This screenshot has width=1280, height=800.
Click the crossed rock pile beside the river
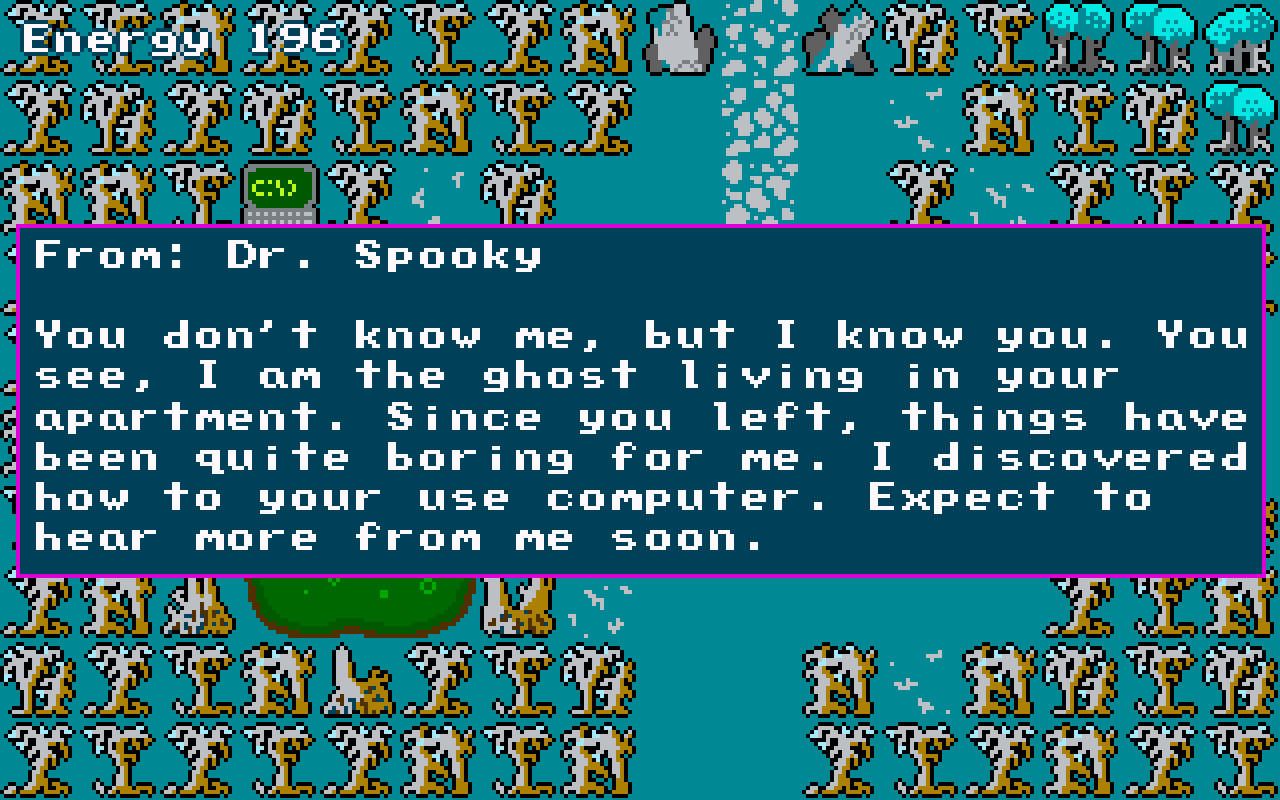838,40
